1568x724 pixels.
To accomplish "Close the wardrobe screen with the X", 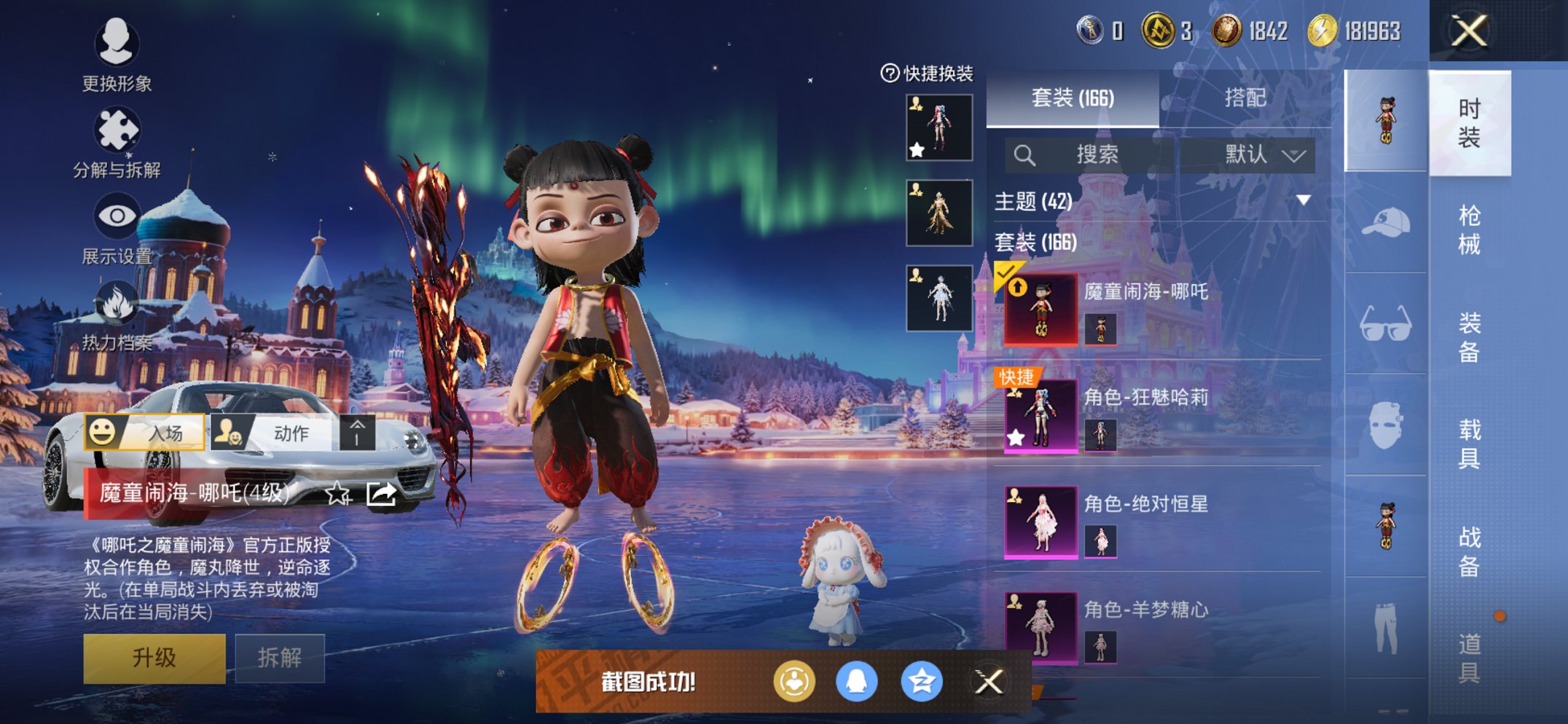I will 1468,31.
